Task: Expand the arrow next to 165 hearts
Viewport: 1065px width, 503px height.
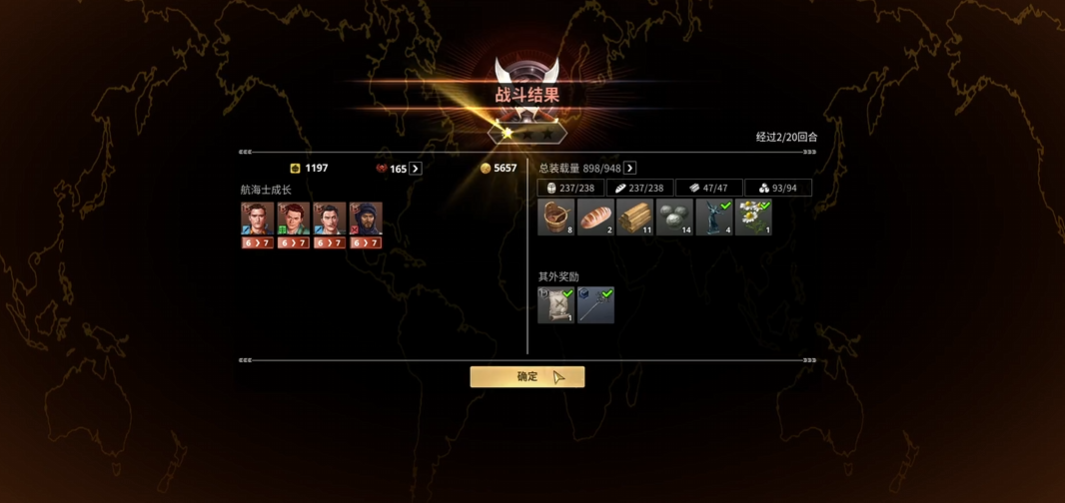Action: tap(416, 169)
